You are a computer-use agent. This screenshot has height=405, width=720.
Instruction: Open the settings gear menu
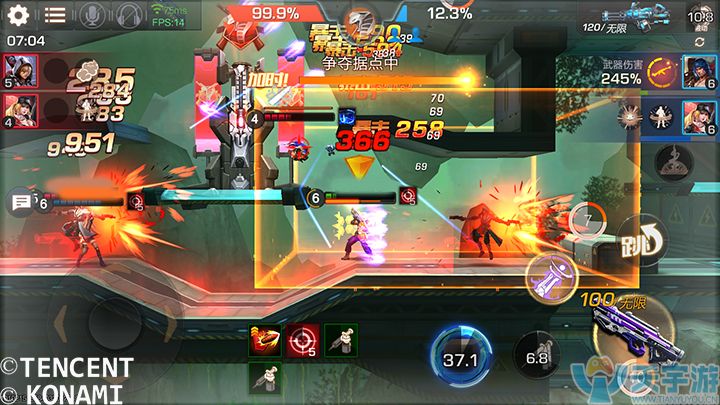17,14
